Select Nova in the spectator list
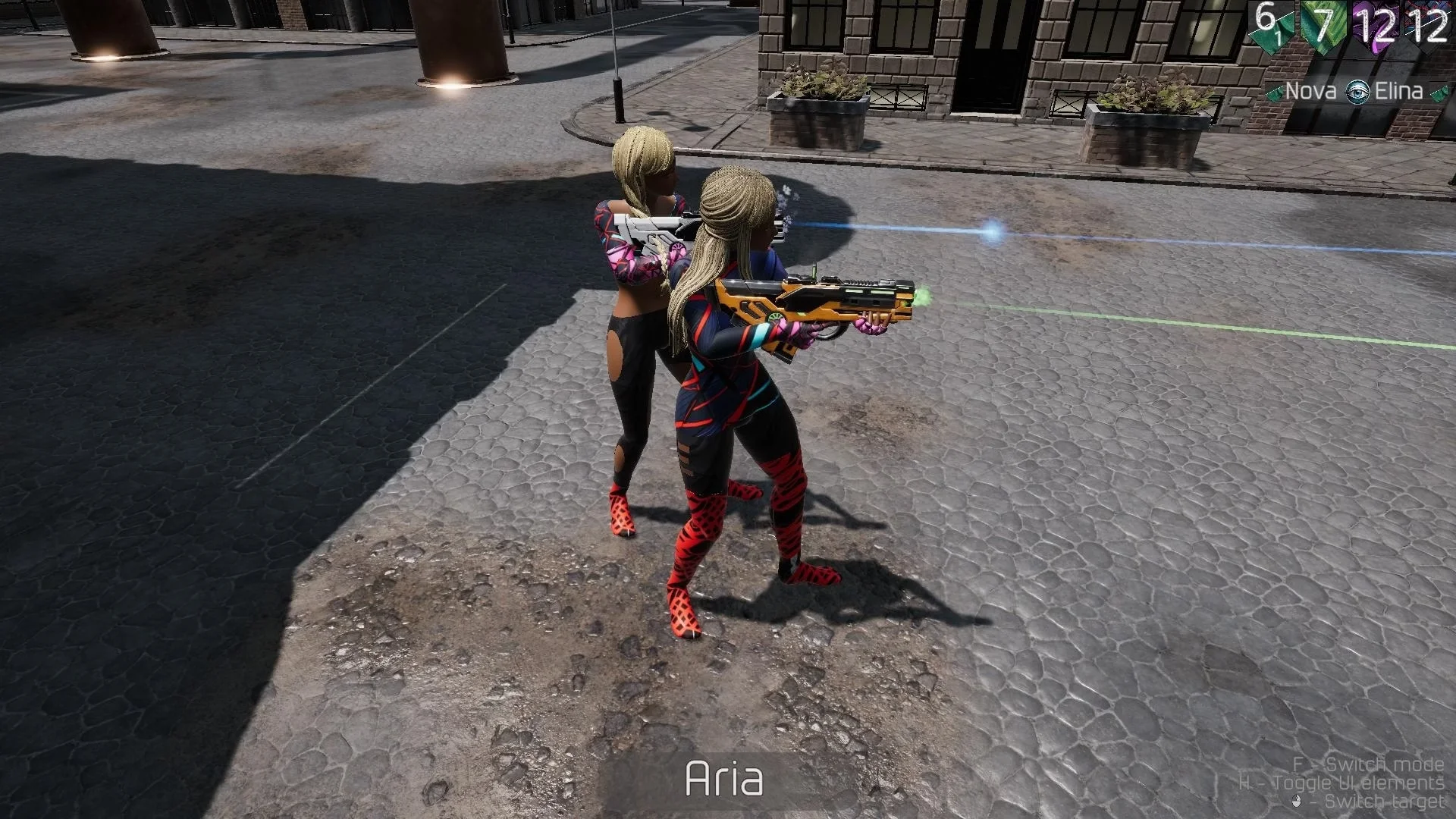This screenshot has height=819, width=1456. coord(1310,92)
